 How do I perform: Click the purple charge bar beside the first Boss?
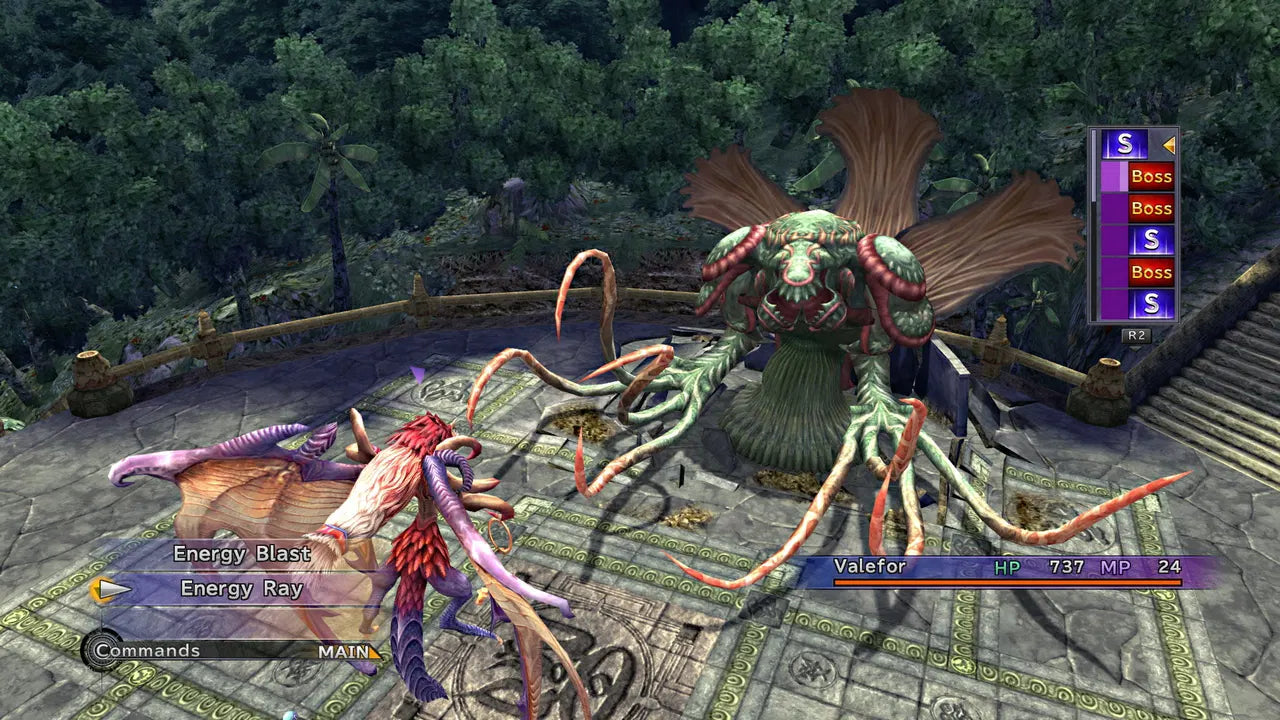pos(1113,177)
